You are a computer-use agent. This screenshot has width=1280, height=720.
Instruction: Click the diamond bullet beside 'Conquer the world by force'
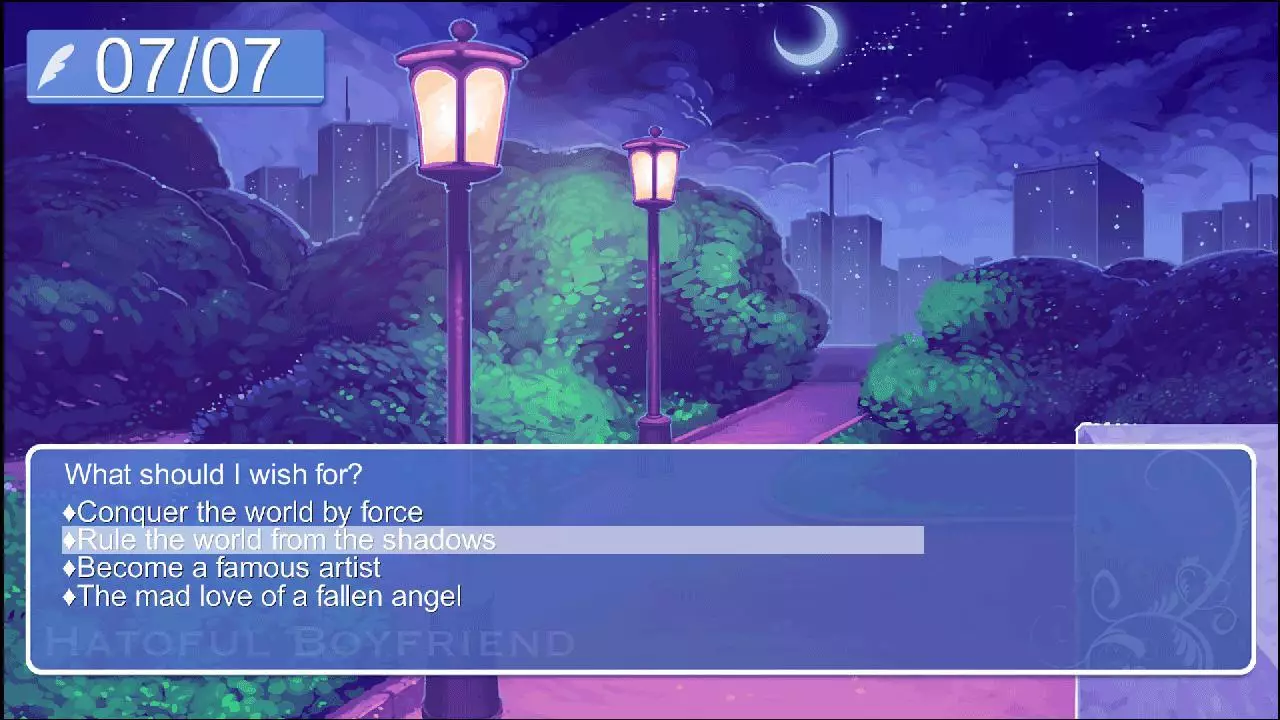point(70,512)
